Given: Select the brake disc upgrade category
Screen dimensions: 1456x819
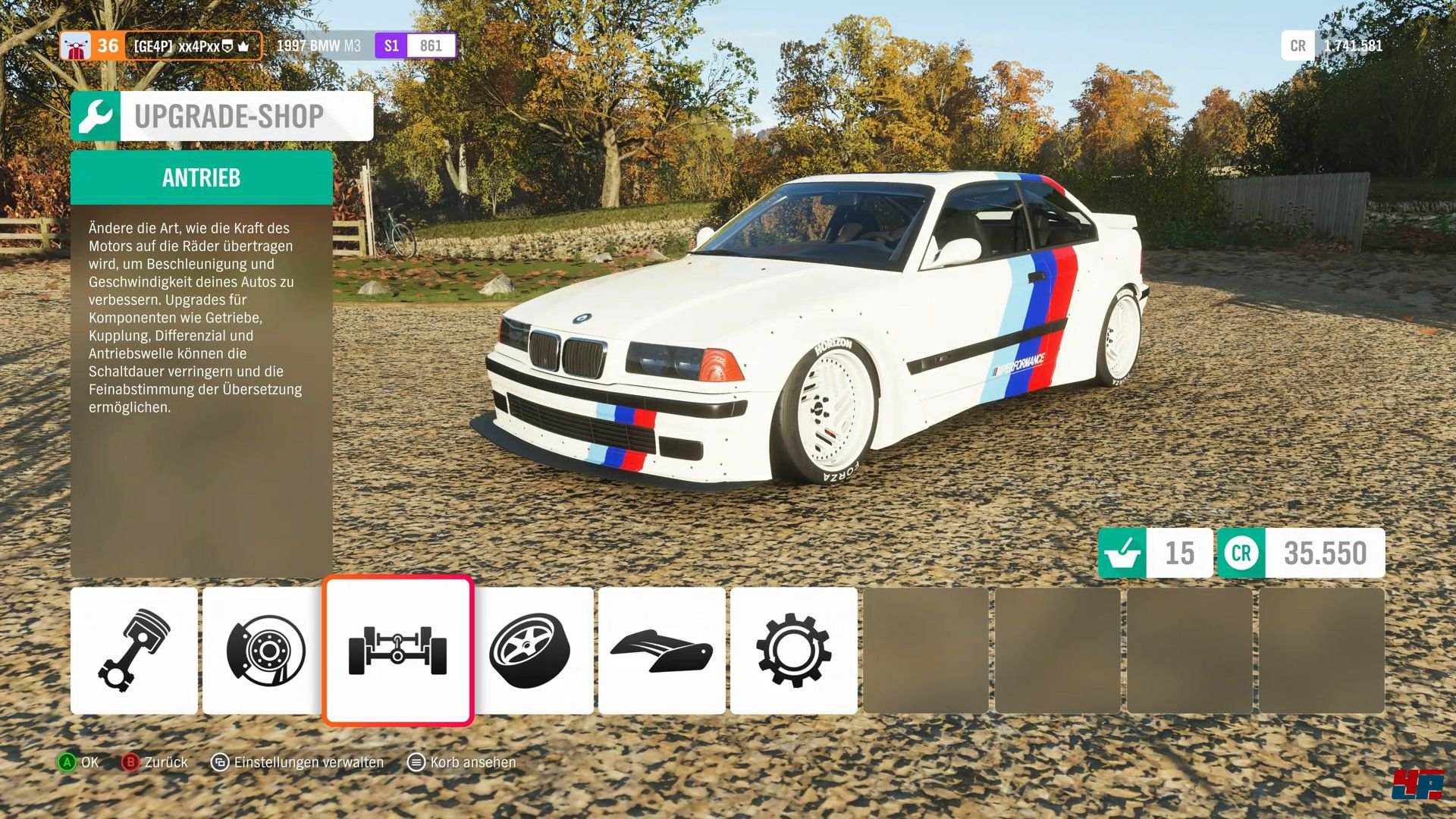Looking at the screenshot, I should coord(262,650).
